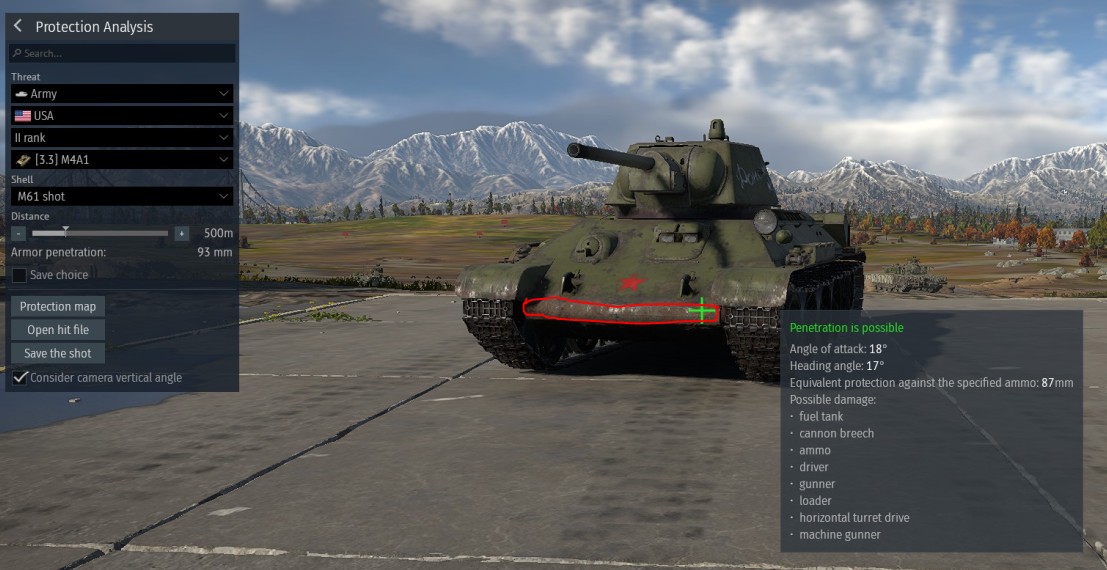
Task: Open the Army threat type dropdown
Action: tap(122, 93)
